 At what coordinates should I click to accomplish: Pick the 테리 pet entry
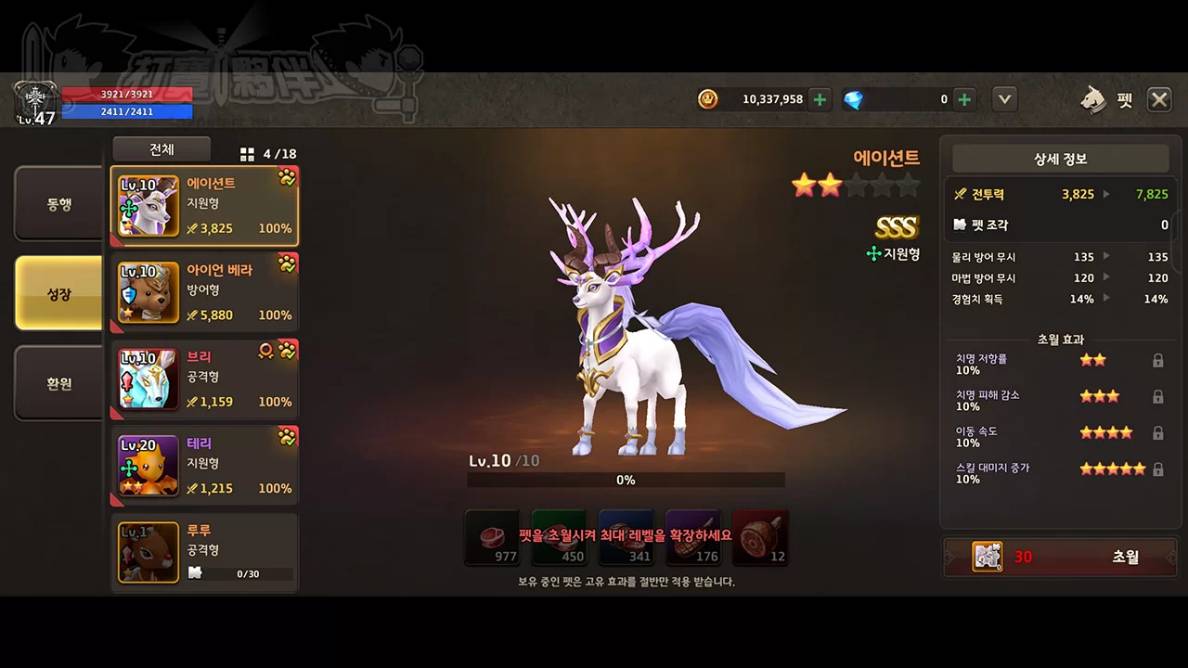(x=204, y=467)
